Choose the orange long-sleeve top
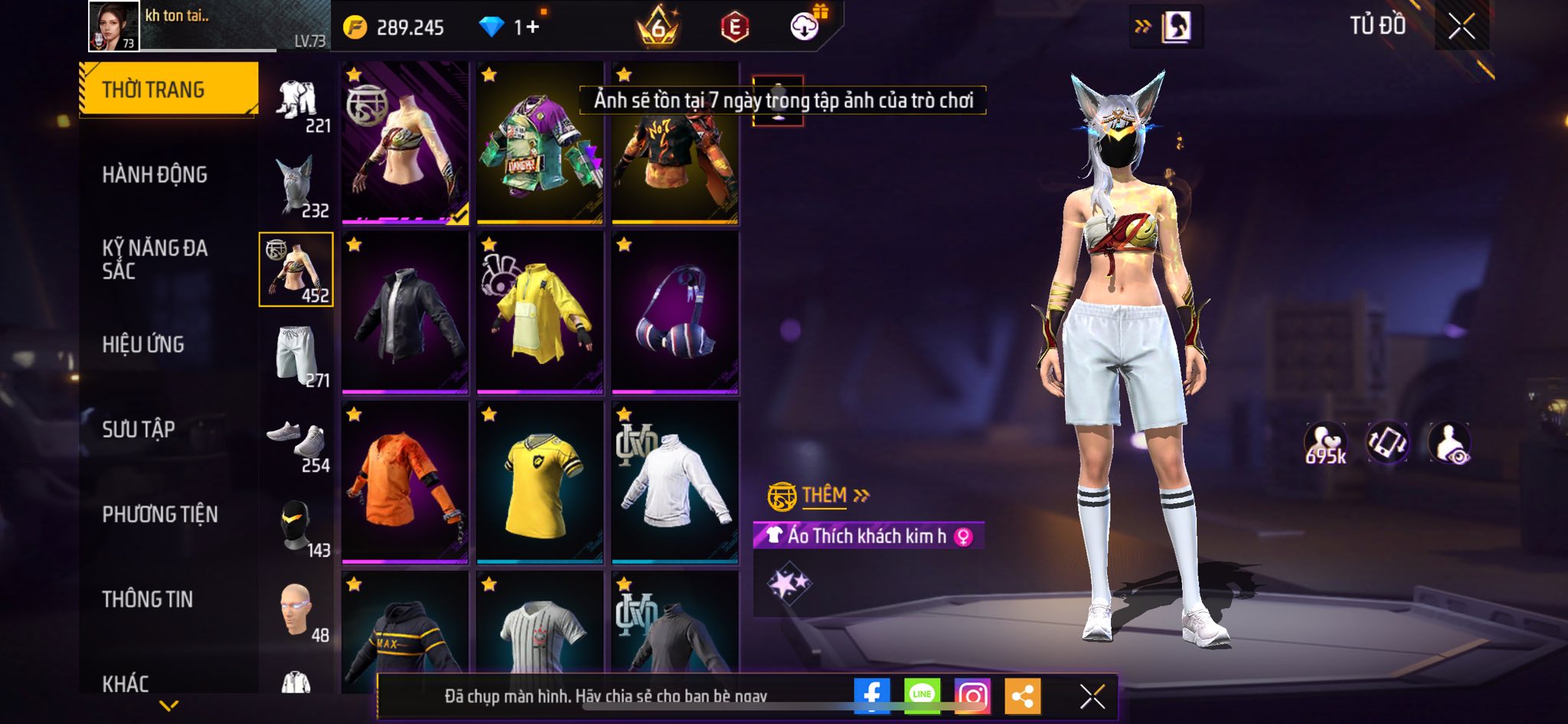 (x=405, y=483)
